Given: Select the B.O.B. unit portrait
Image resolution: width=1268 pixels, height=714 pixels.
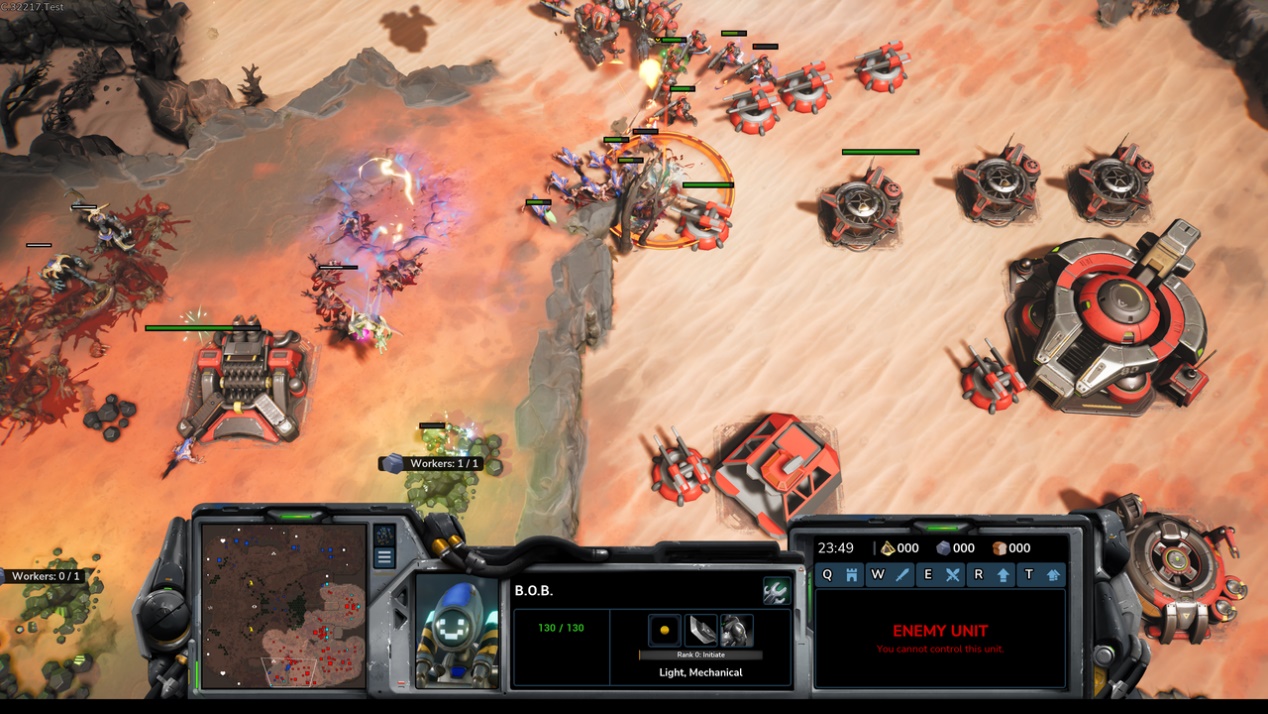Looking at the screenshot, I should [457, 632].
